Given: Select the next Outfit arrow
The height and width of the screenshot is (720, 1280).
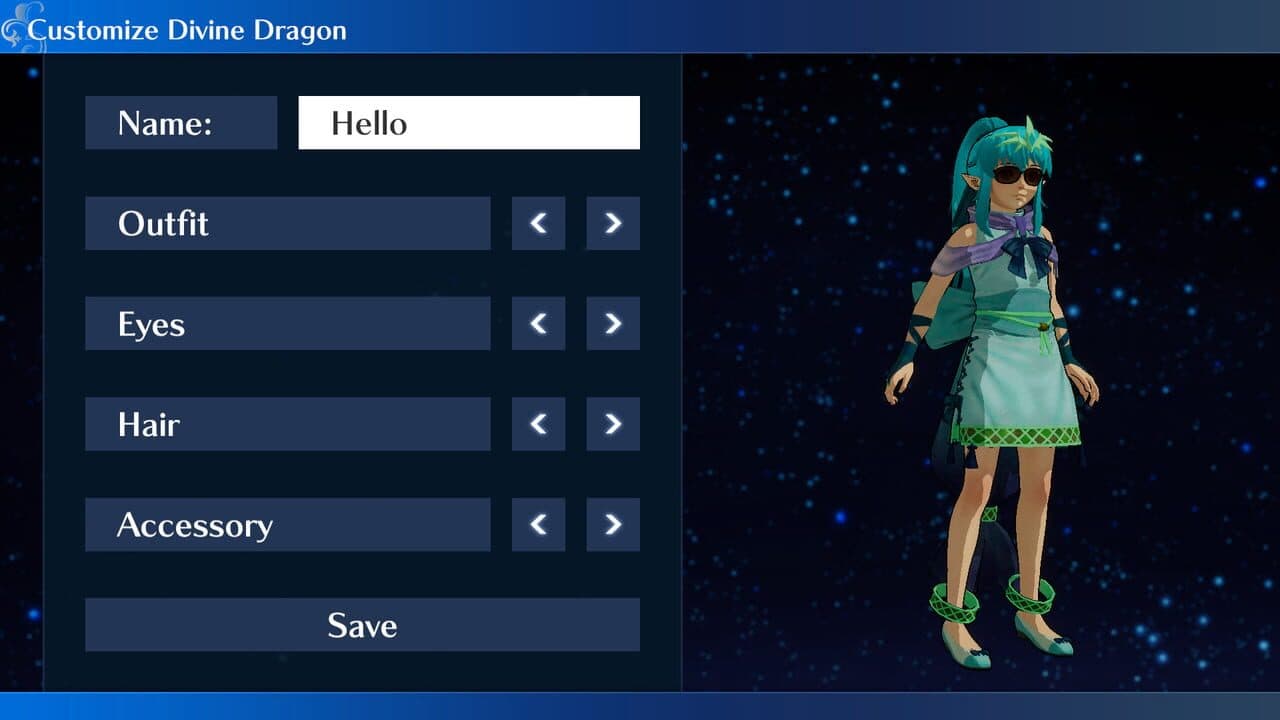Looking at the screenshot, I should [x=612, y=223].
